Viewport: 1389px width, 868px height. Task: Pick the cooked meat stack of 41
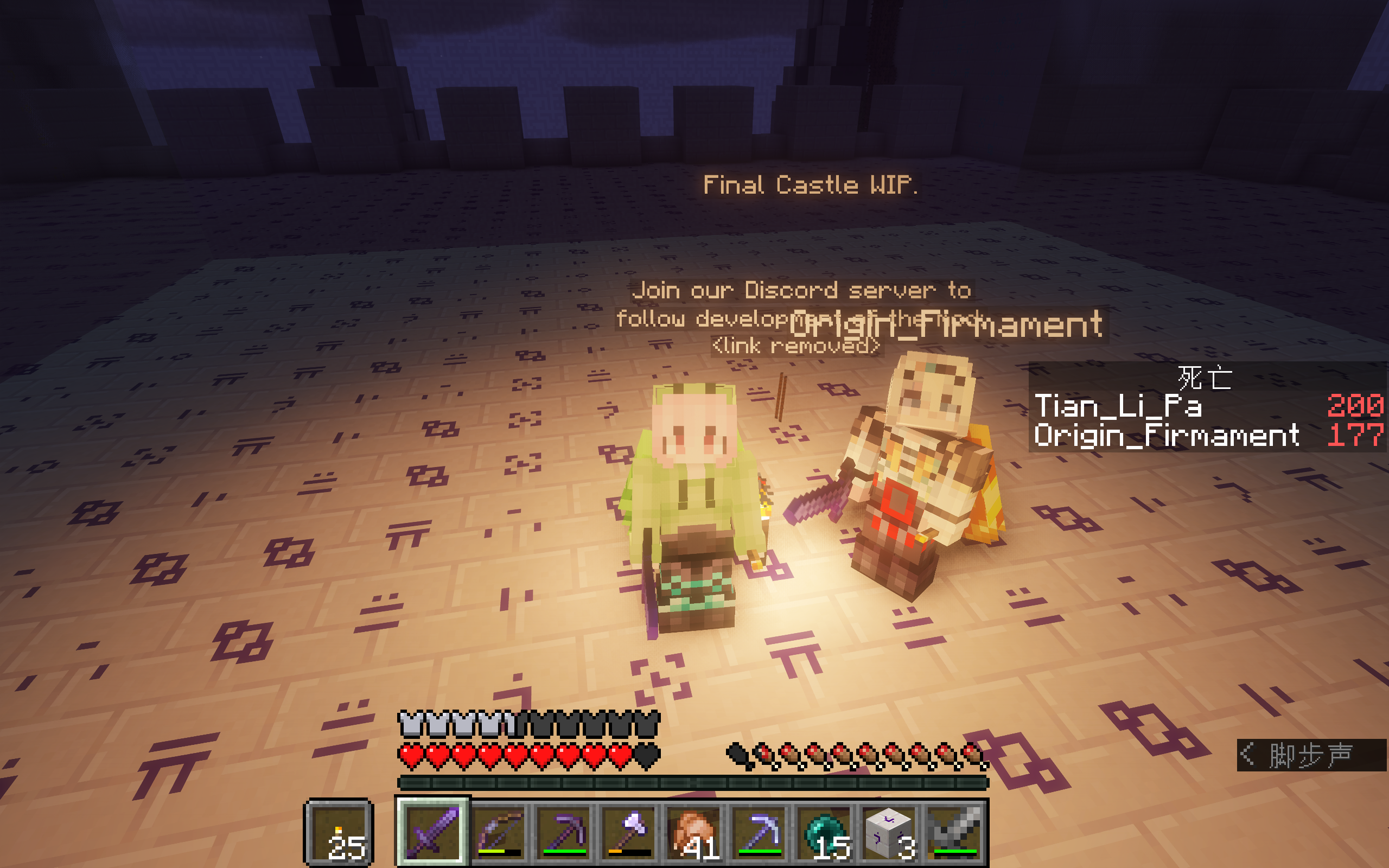694,831
